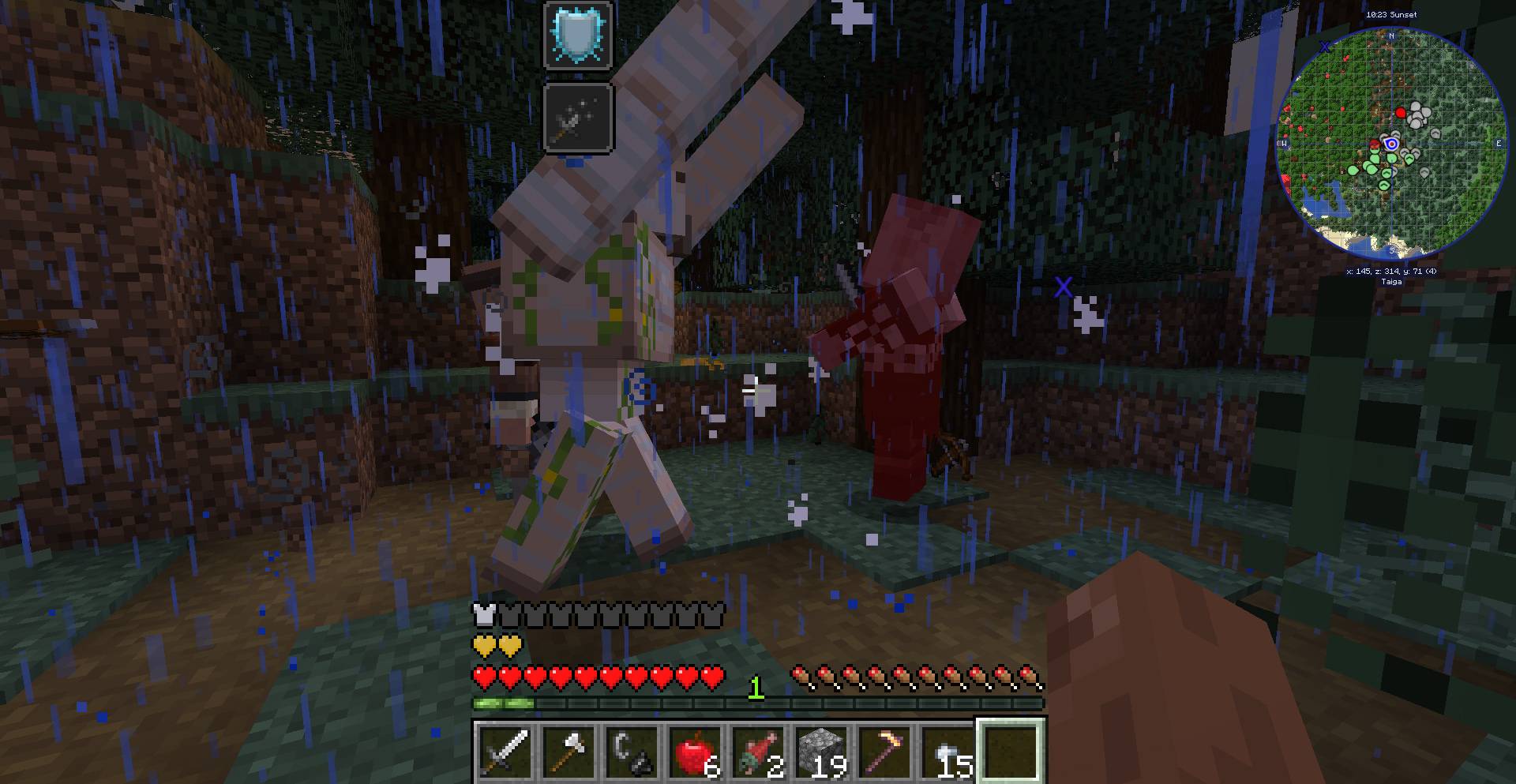This screenshot has height=784, width=1516.
Task: Click the faded weapon status effect icon
Action: coord(576,118)
